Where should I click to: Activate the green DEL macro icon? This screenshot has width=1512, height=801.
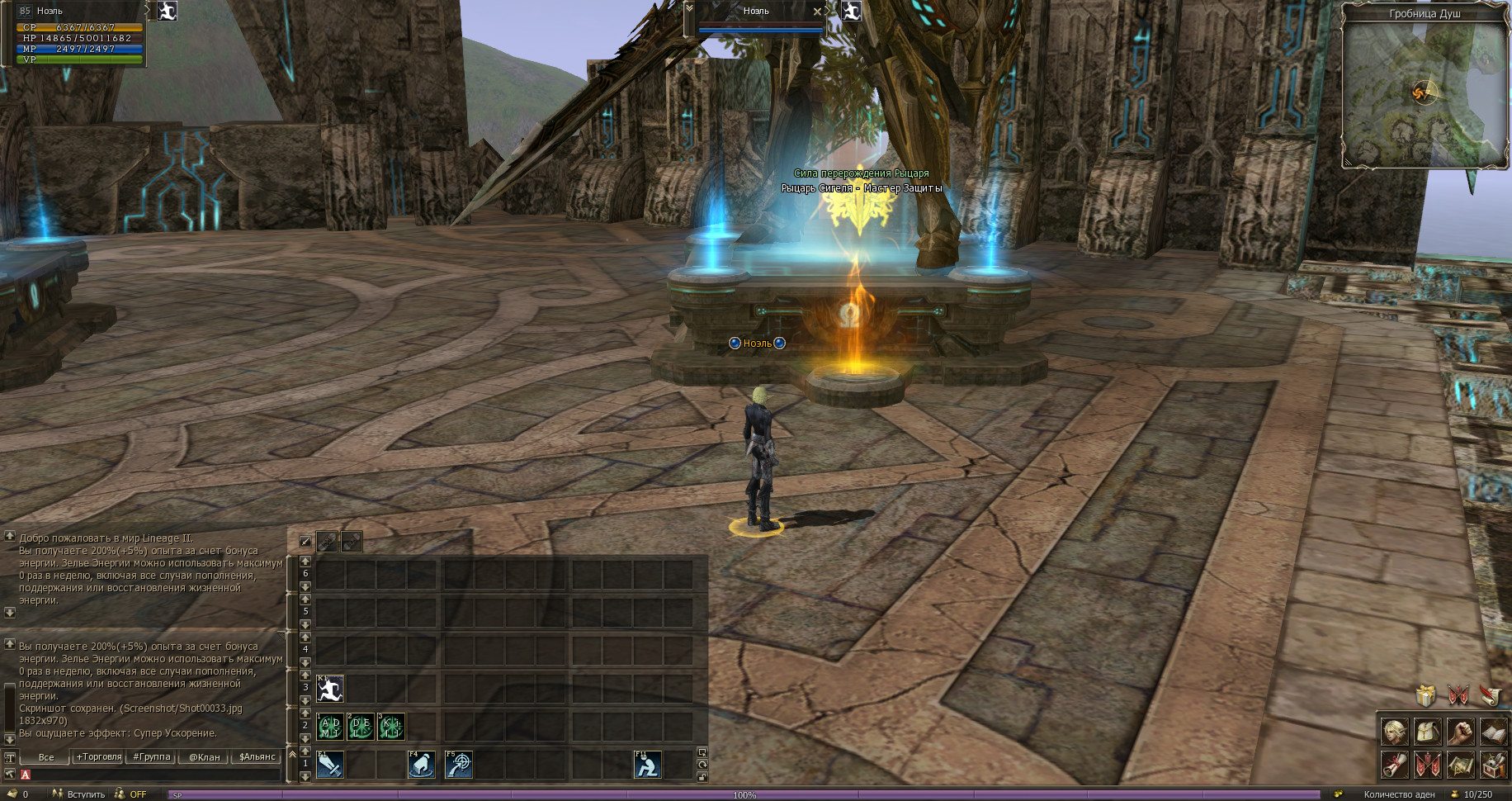point(361,727)
